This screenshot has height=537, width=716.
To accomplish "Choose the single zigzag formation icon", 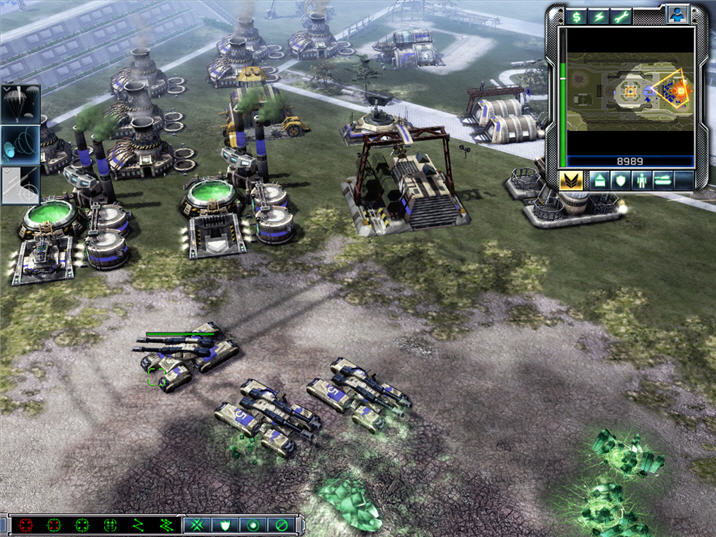I will 139,525.
